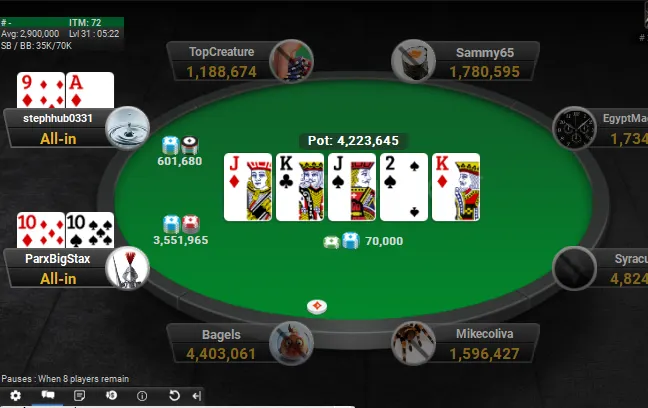Screen dimensions: 648x408
Task: Show tournament info via the circled i icon
Action: click(142, 396)
